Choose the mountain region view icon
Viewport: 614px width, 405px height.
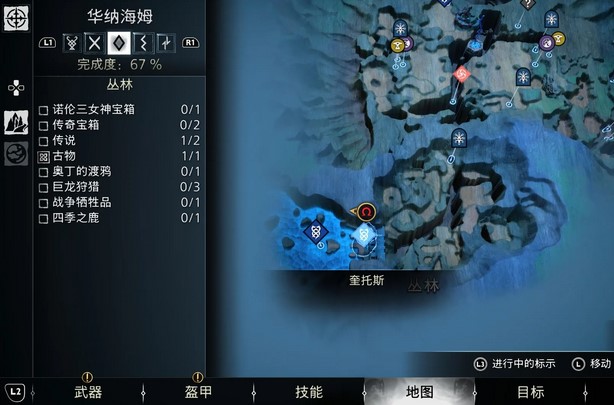coord(16,121)
